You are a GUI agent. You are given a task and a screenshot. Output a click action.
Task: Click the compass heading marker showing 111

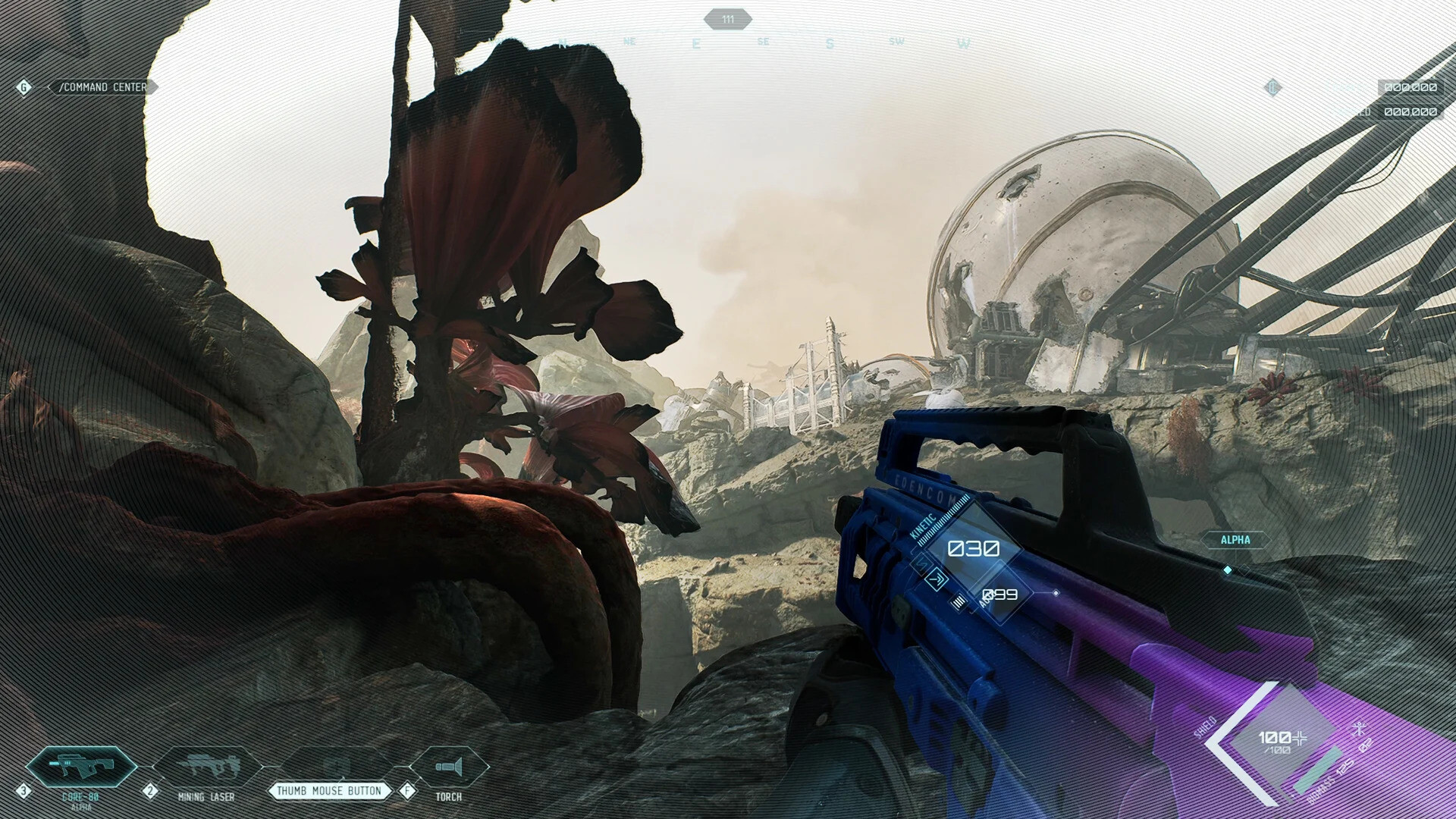click(728, 20)
